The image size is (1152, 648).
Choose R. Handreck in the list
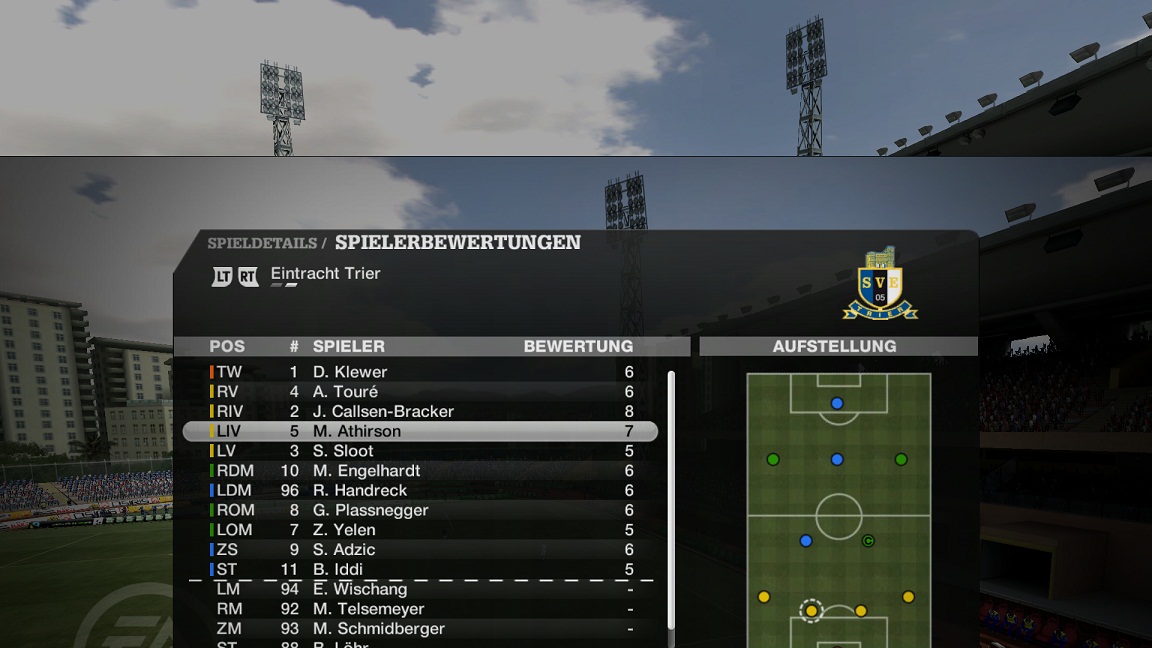click(420, 490)
